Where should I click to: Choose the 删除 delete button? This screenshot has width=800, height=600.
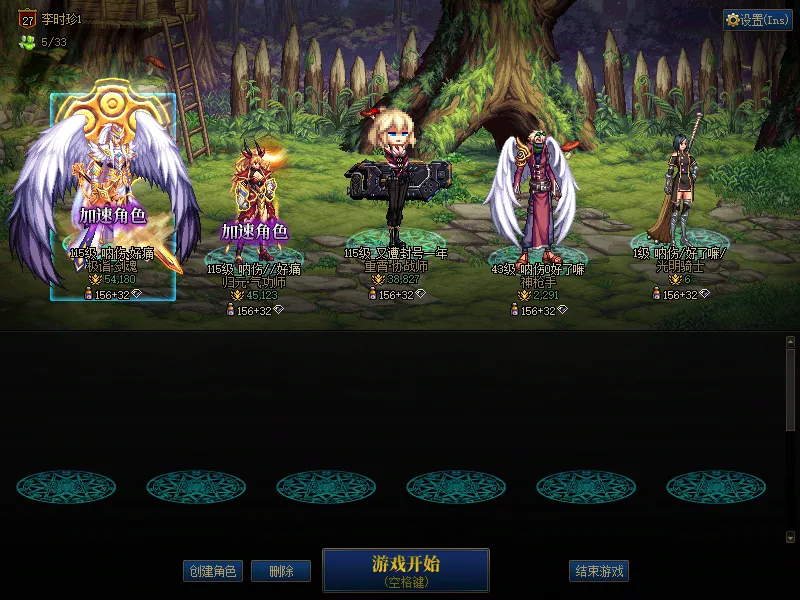tap(280, 572)
